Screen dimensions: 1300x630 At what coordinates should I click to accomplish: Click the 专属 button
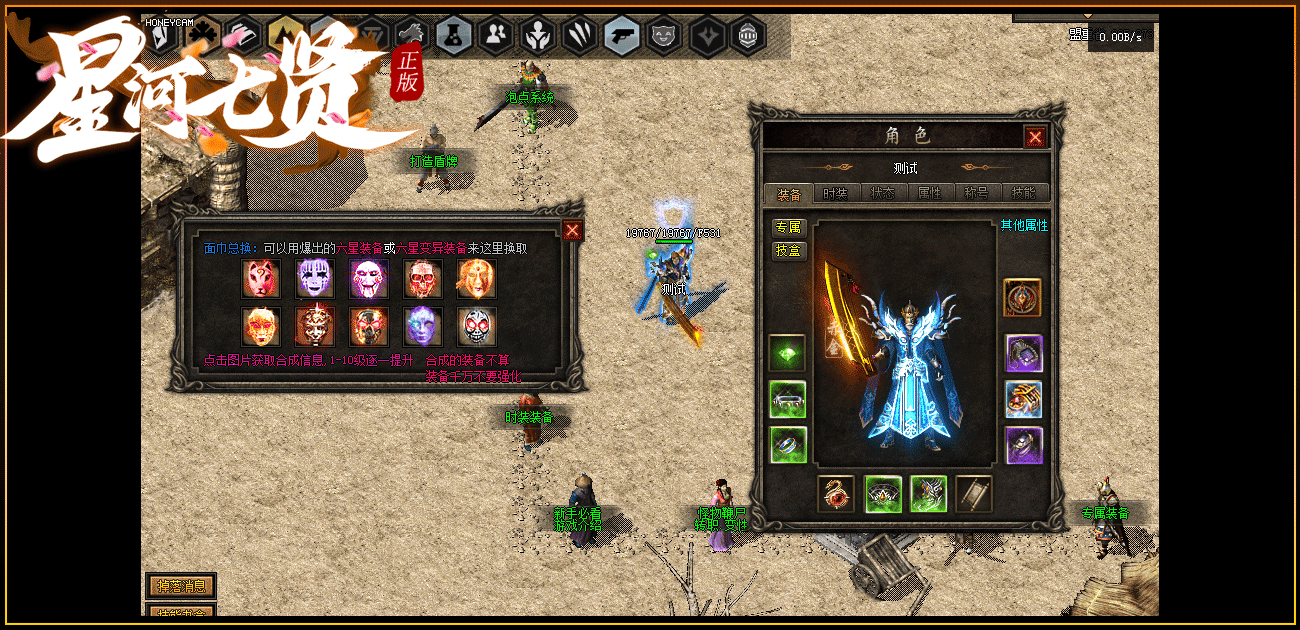click(789, 228)
